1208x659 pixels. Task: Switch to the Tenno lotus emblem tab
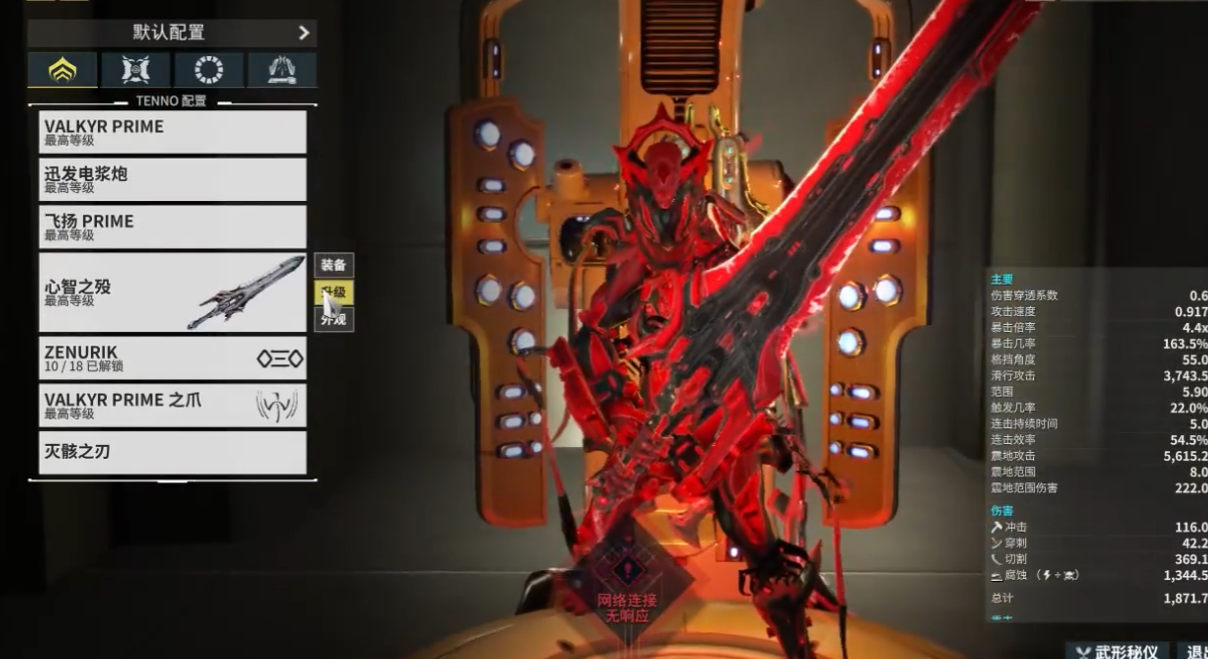point(62,70)
